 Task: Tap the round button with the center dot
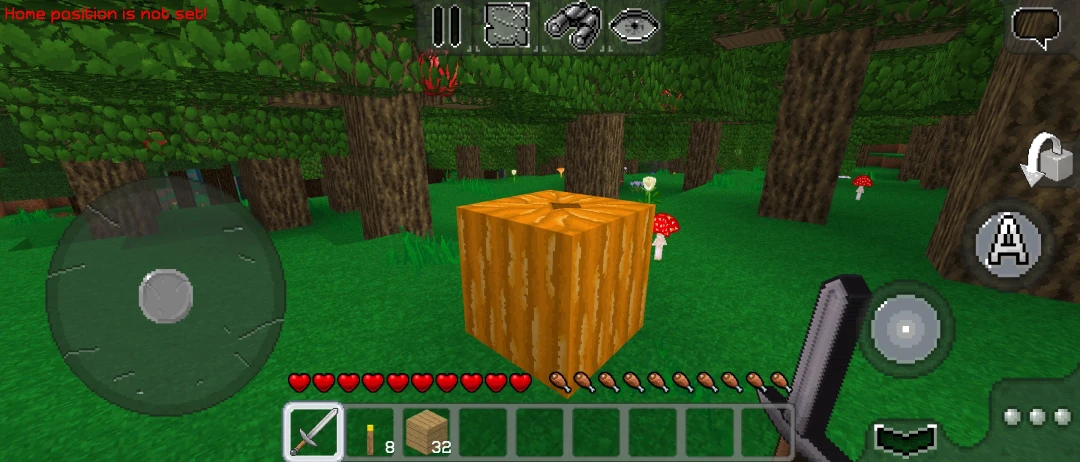[906, 328]
